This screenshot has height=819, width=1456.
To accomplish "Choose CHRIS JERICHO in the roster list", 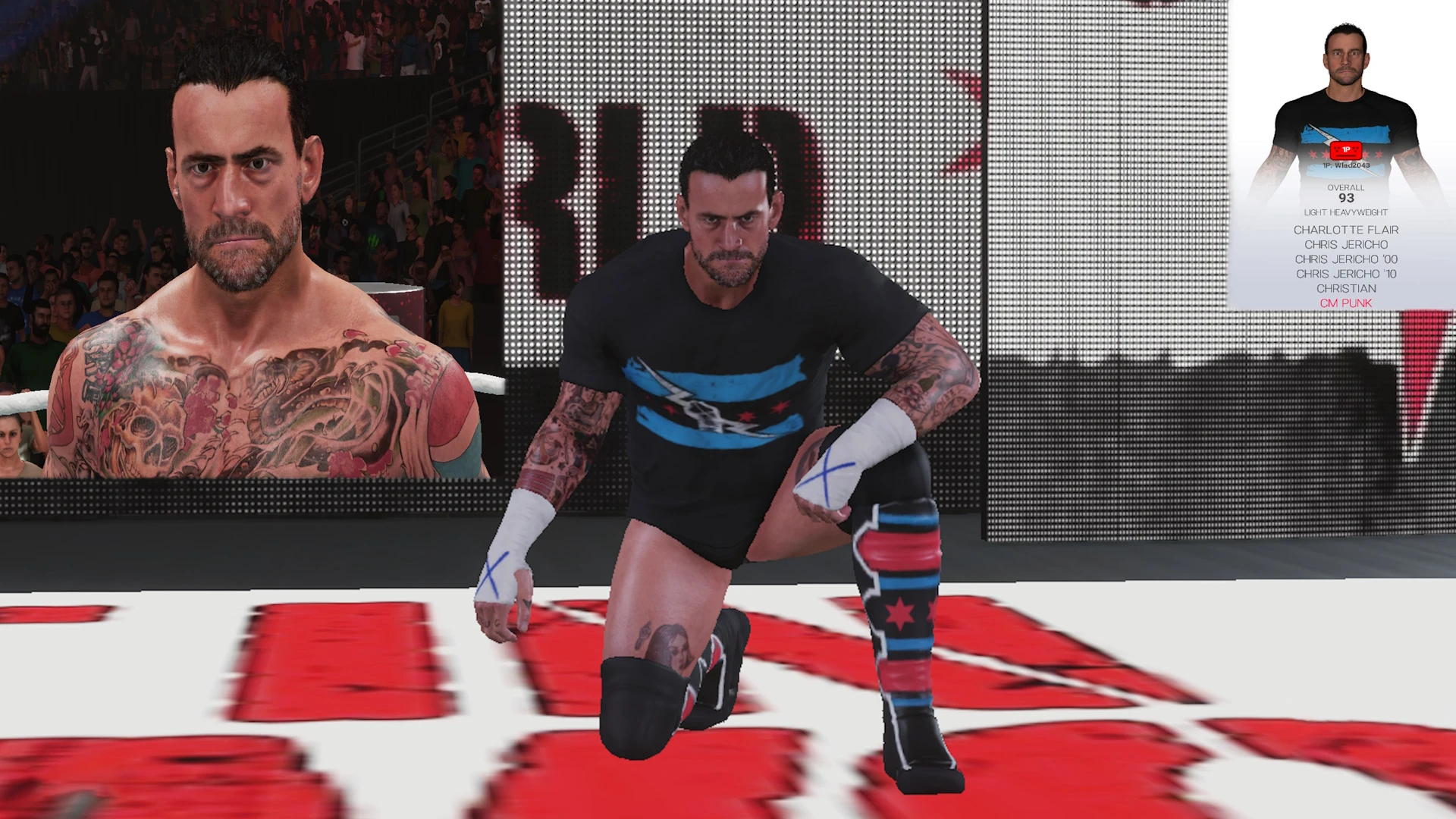I will tap(1345, 244).
